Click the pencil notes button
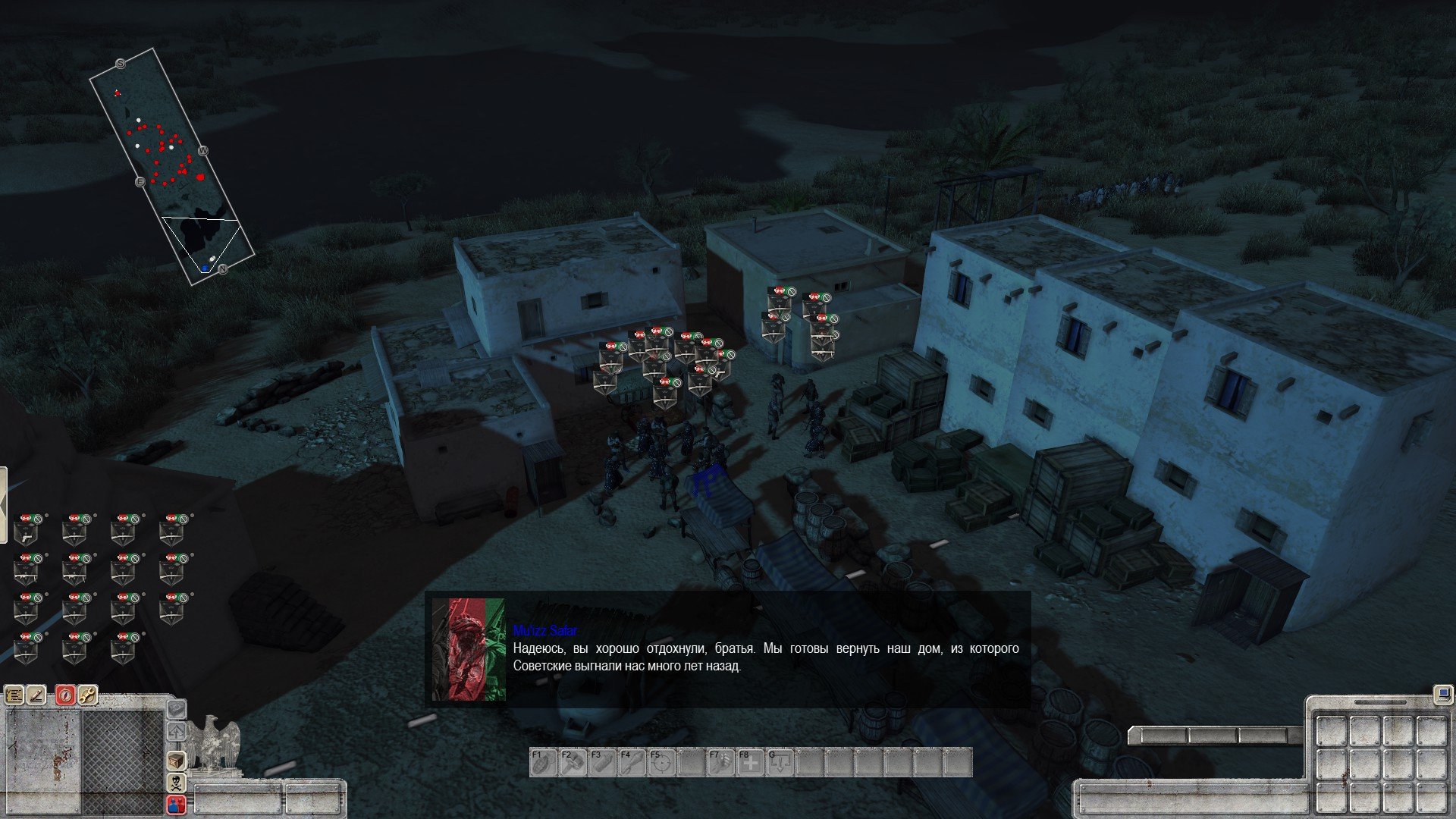The height and width of the screenshot is (819, 1456). [x=36, y=695]
